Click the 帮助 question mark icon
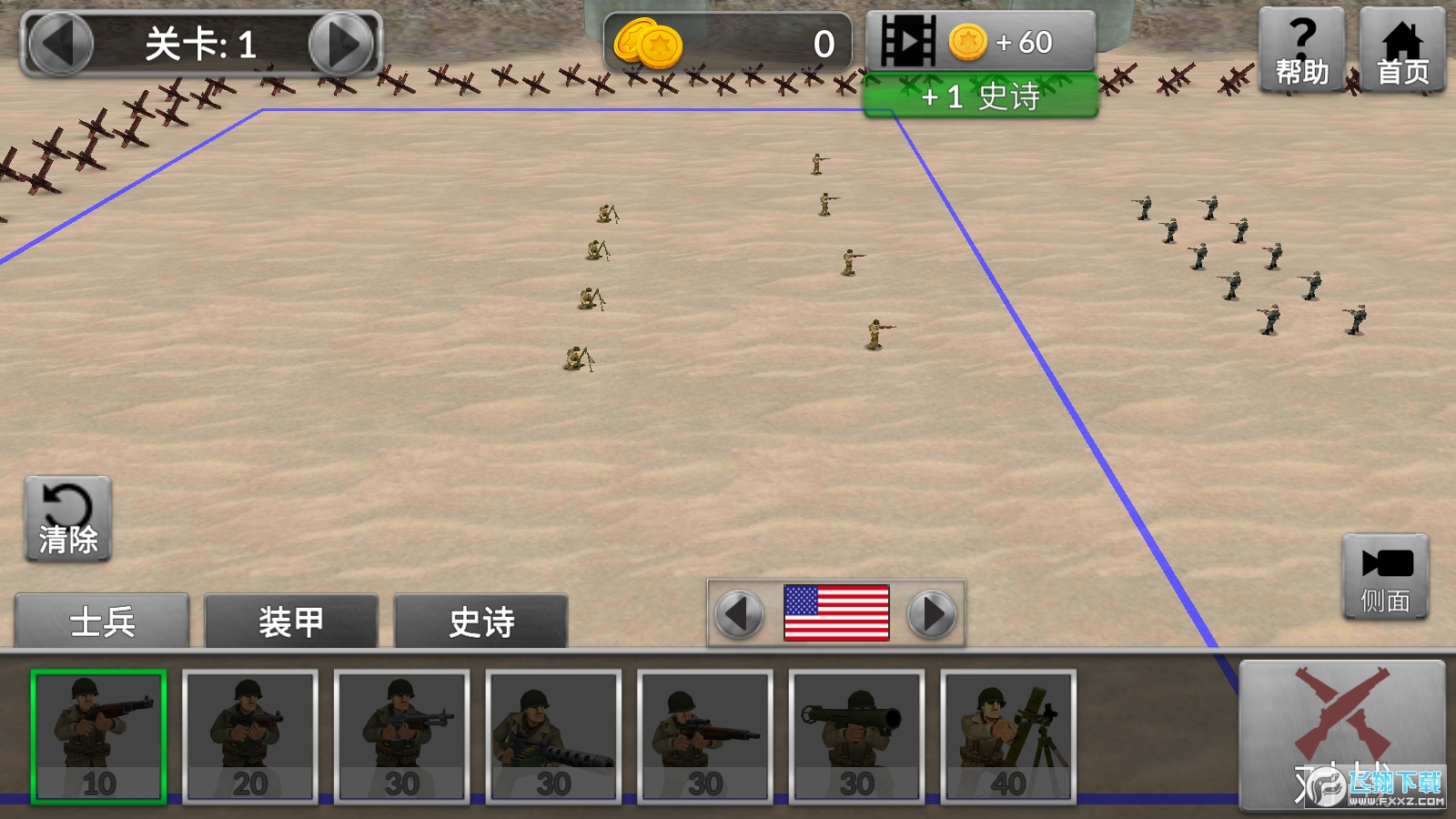This screenshot has height=819, width=1456. [x=1300, y=45]
